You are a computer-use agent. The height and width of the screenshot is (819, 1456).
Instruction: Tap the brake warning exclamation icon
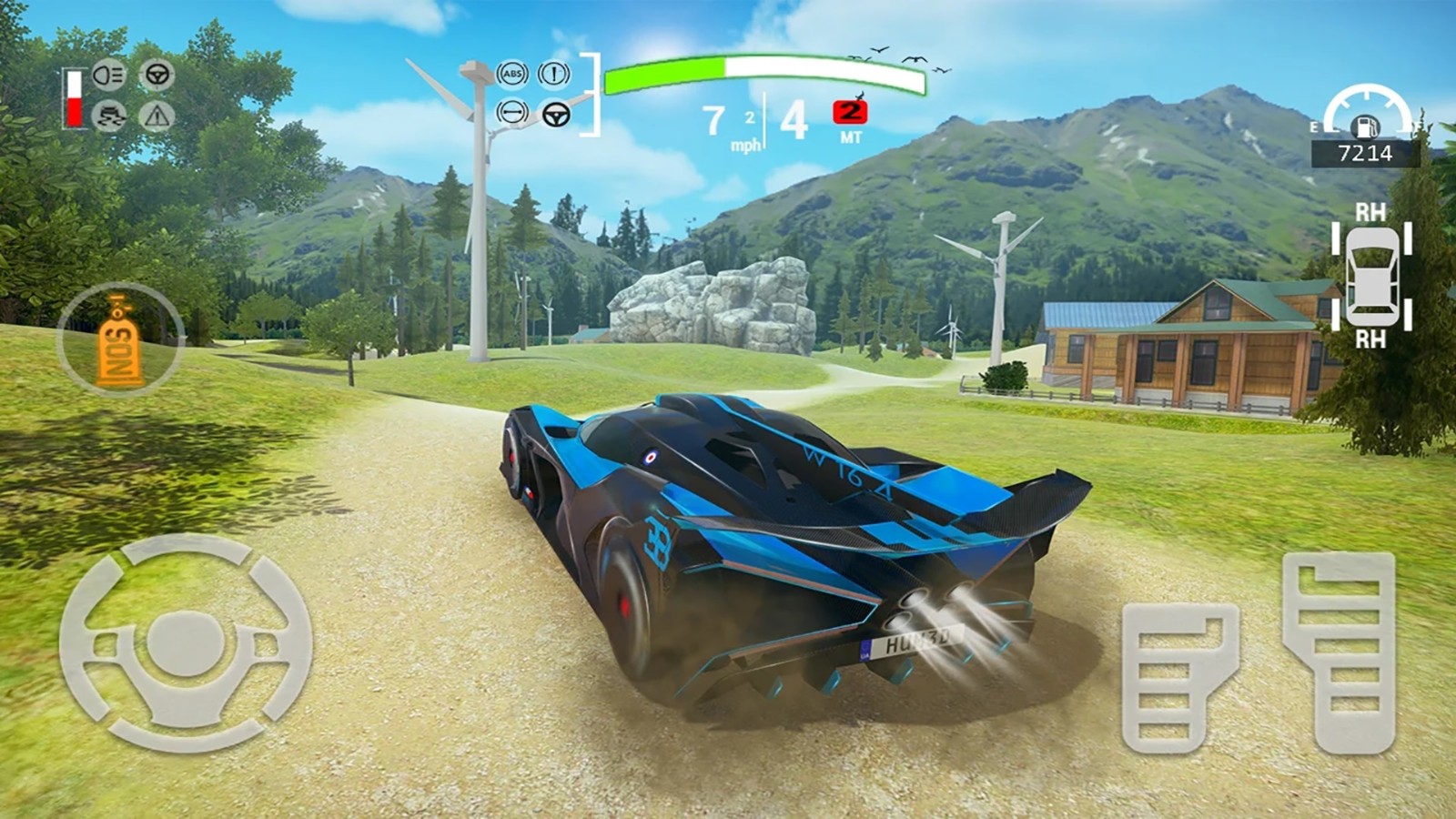[x=554, y=75]
